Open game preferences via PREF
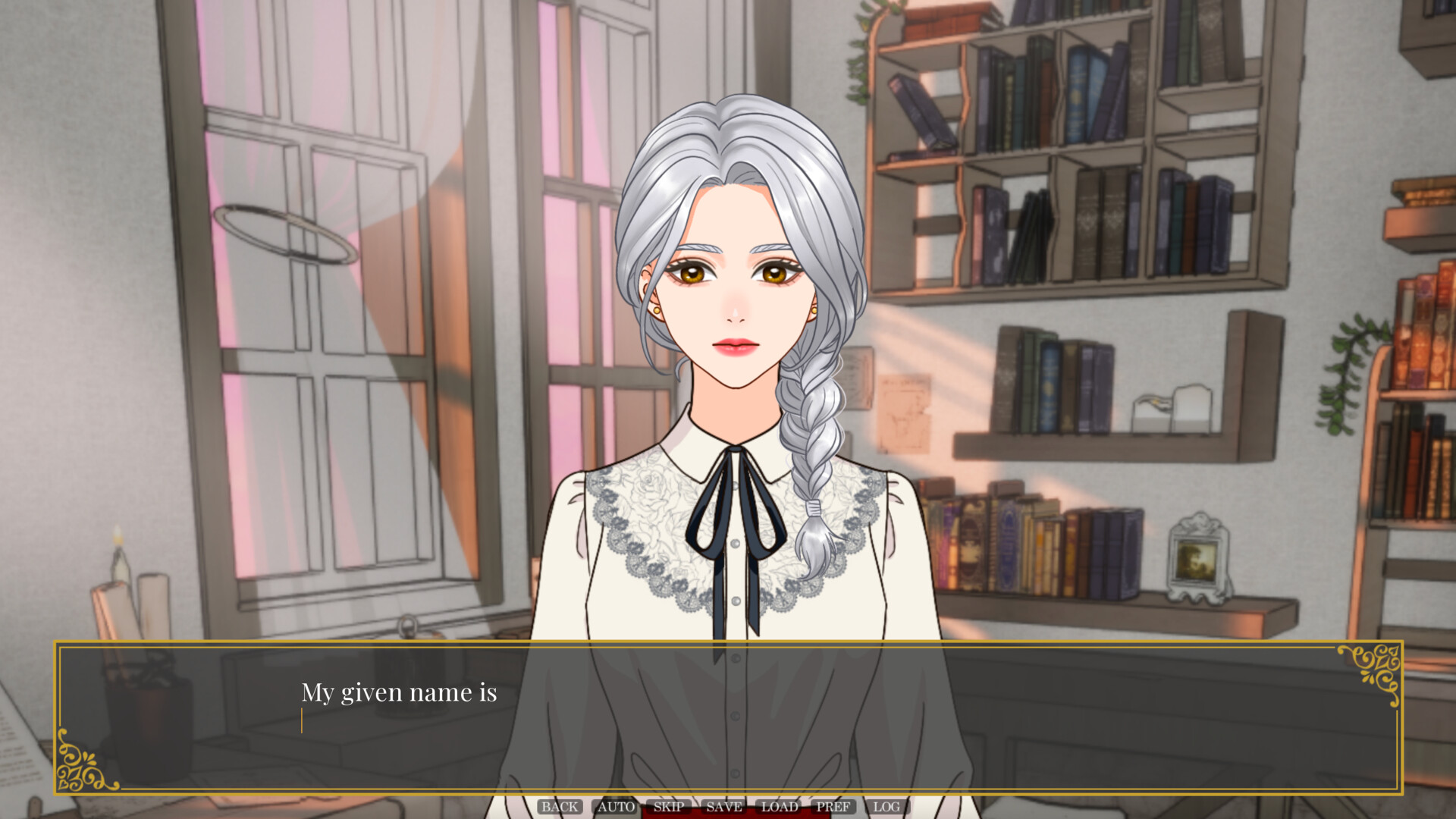1456x819 pixels. tap(833, 807)
